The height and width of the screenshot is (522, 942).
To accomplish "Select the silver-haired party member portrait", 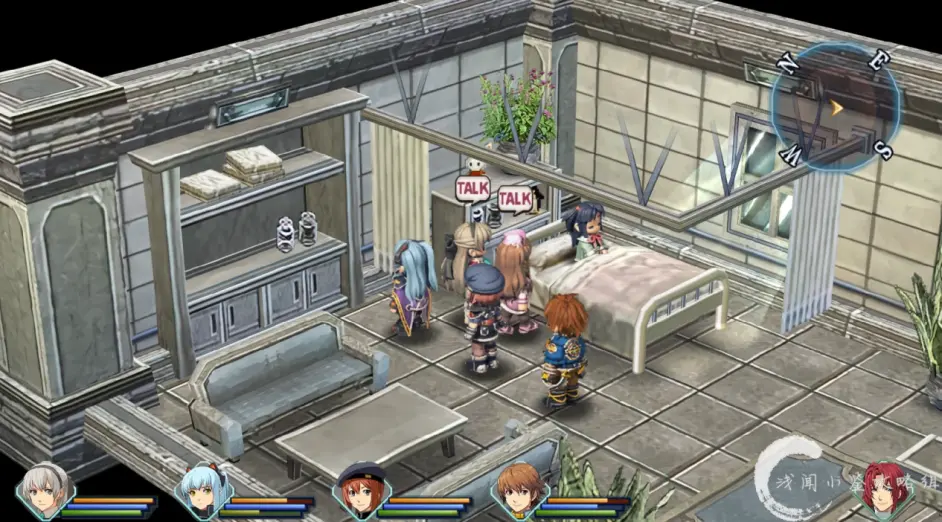I will tap(43, 491).
